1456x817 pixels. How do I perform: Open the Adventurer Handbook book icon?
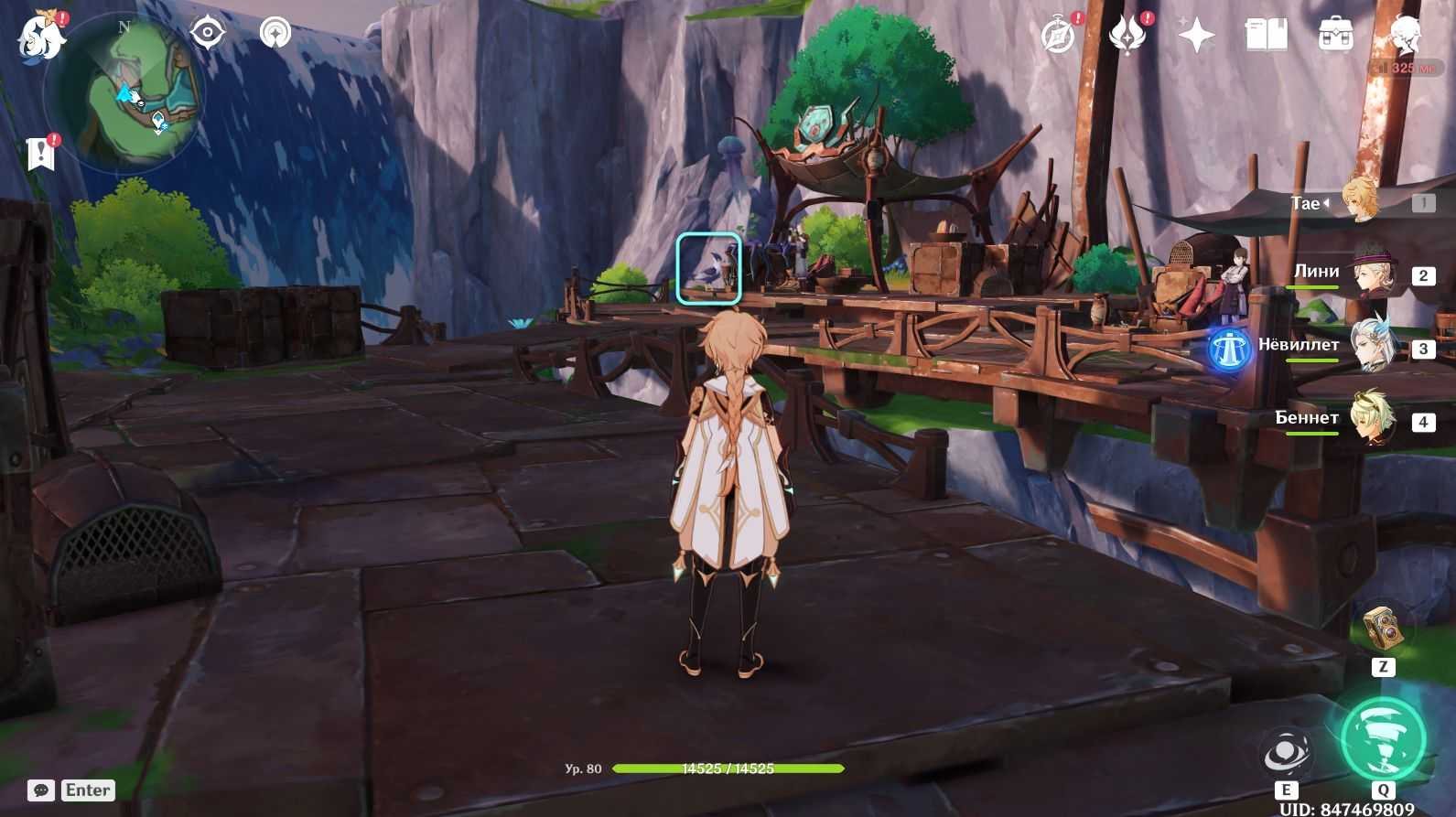coord(1266,37)
